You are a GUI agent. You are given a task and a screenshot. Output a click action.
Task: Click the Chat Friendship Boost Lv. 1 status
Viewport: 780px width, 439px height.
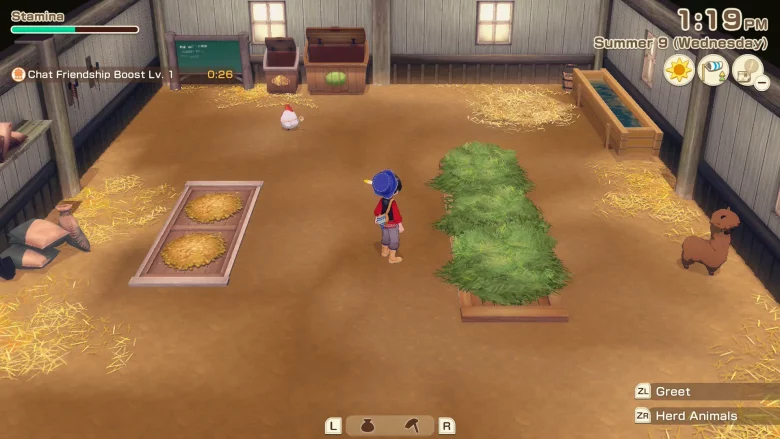click(99, 74)
